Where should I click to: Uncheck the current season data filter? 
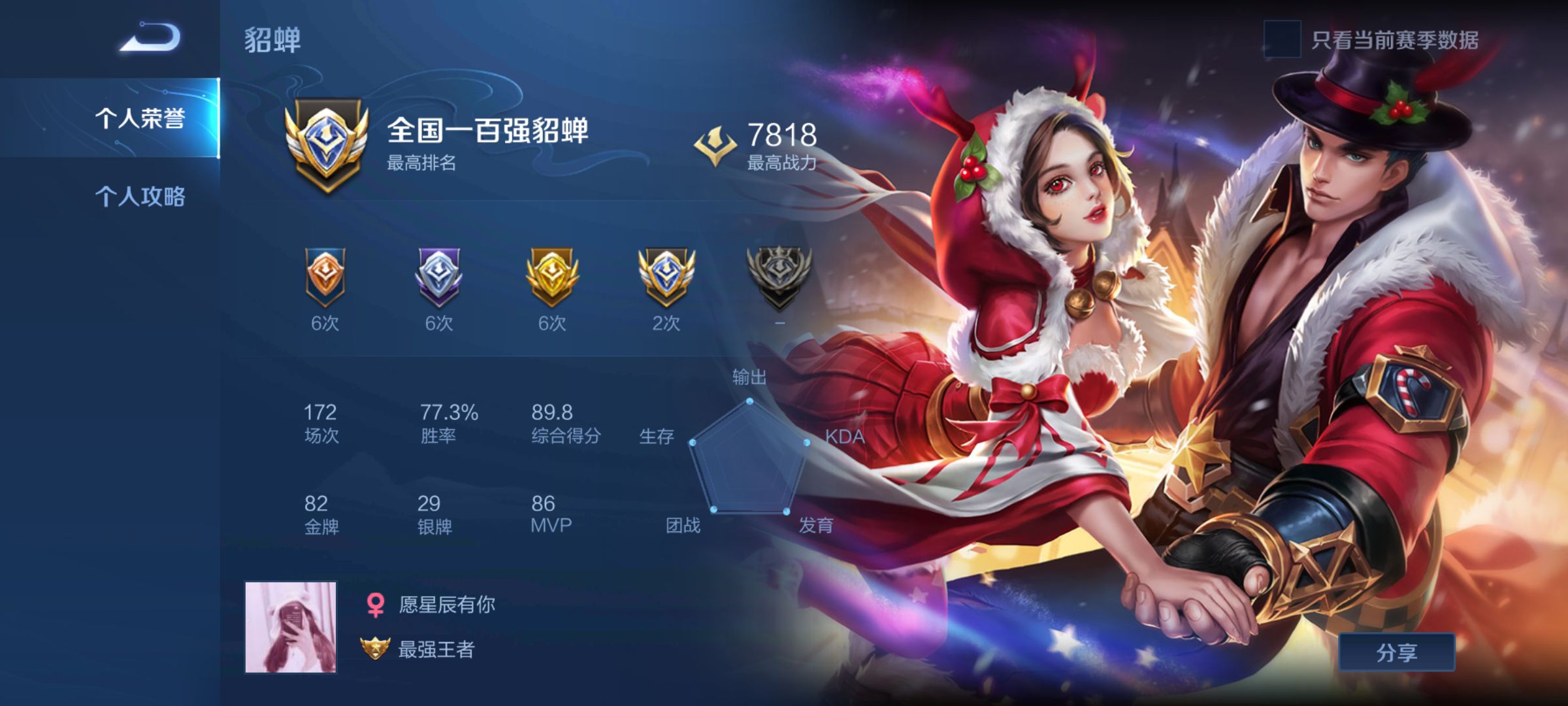(1282, 39)
